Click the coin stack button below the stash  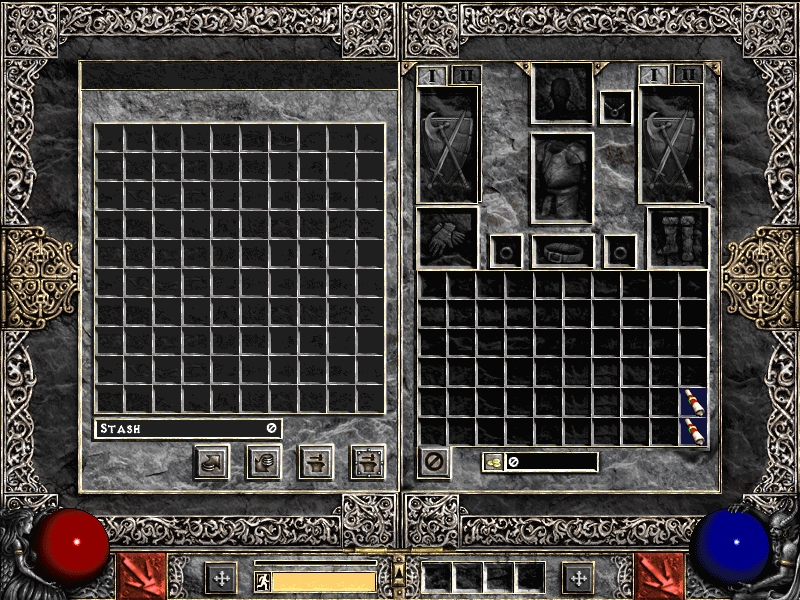264,462
